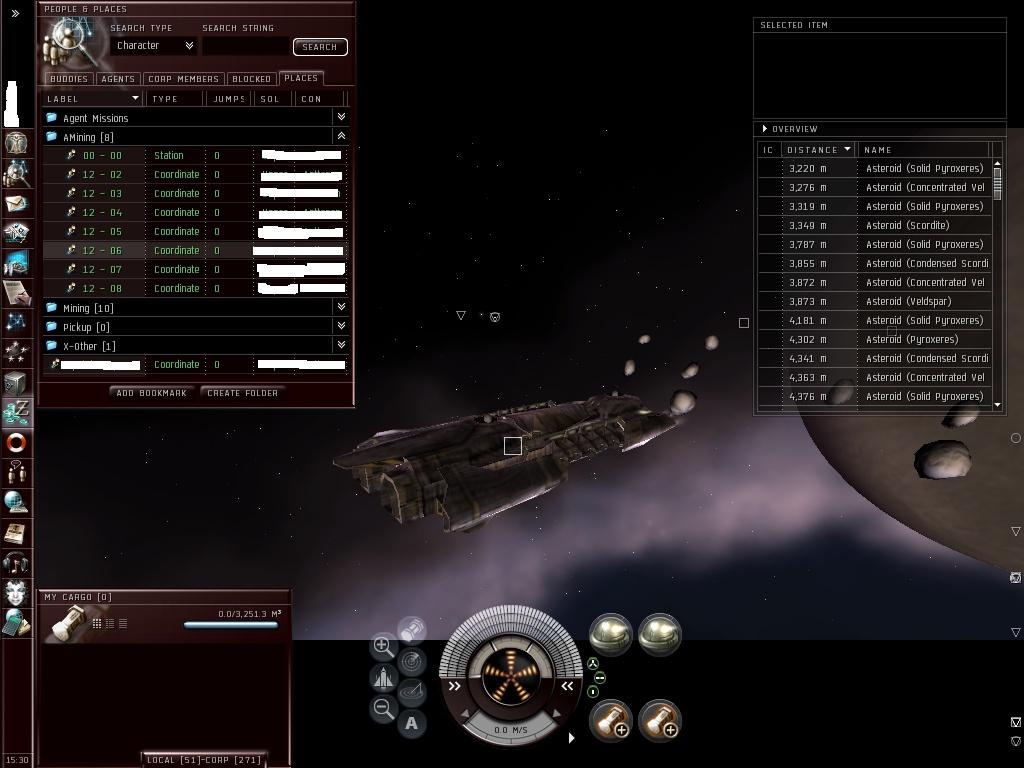Open the Search Type dropdown
Screen dimensions: 1024x768
click(155, 45)
